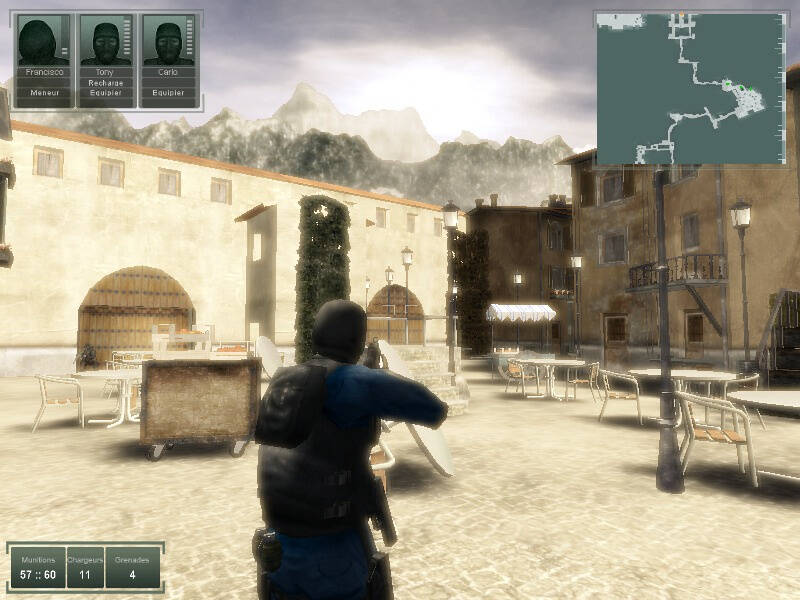Choose Tony's squad member portrait
Viewport: 800px width, 600px height.
click(x=106, y=42)
